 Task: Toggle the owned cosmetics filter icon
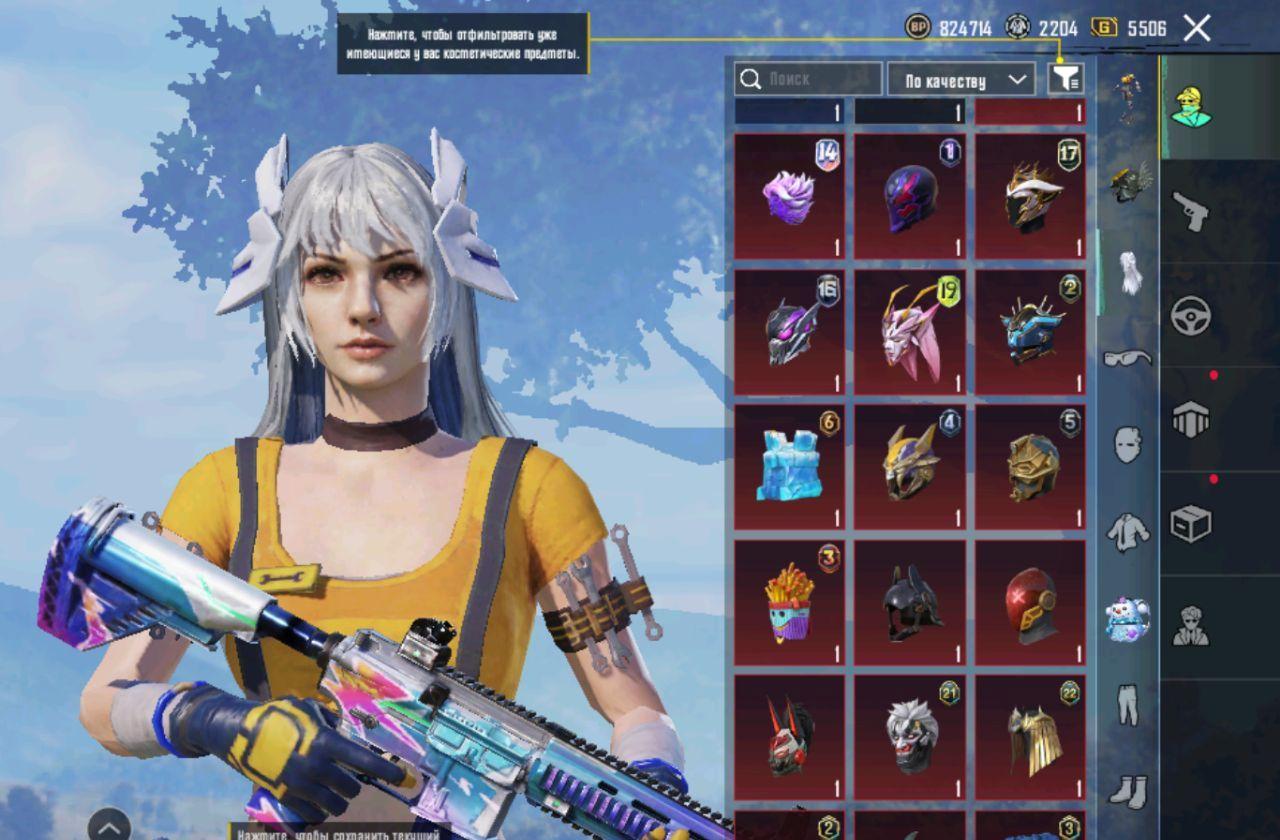pyautogui.click(x=1066, y=79)
